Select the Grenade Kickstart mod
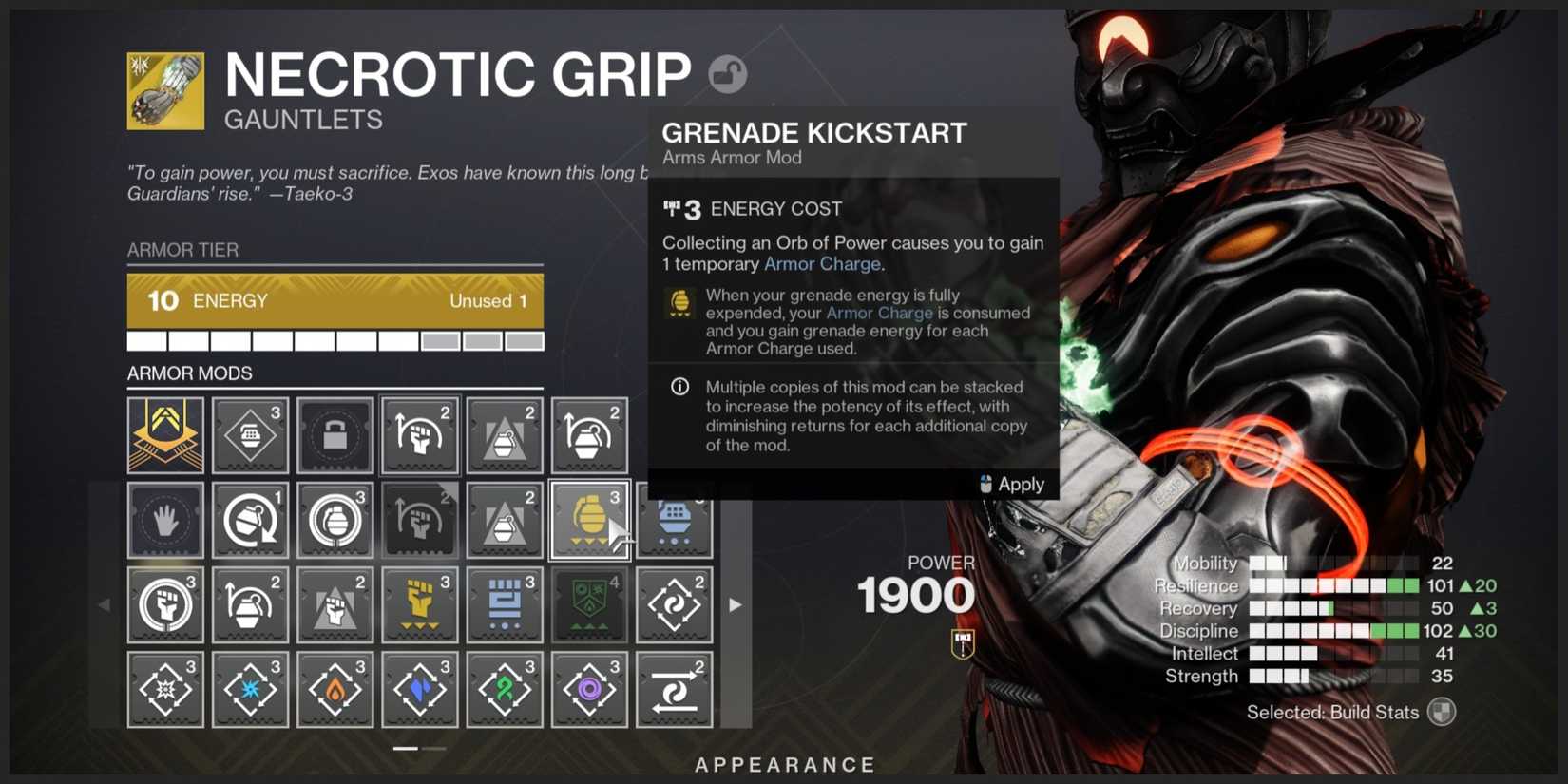This screenshot has width=1568, height=784. pos(589,520)
